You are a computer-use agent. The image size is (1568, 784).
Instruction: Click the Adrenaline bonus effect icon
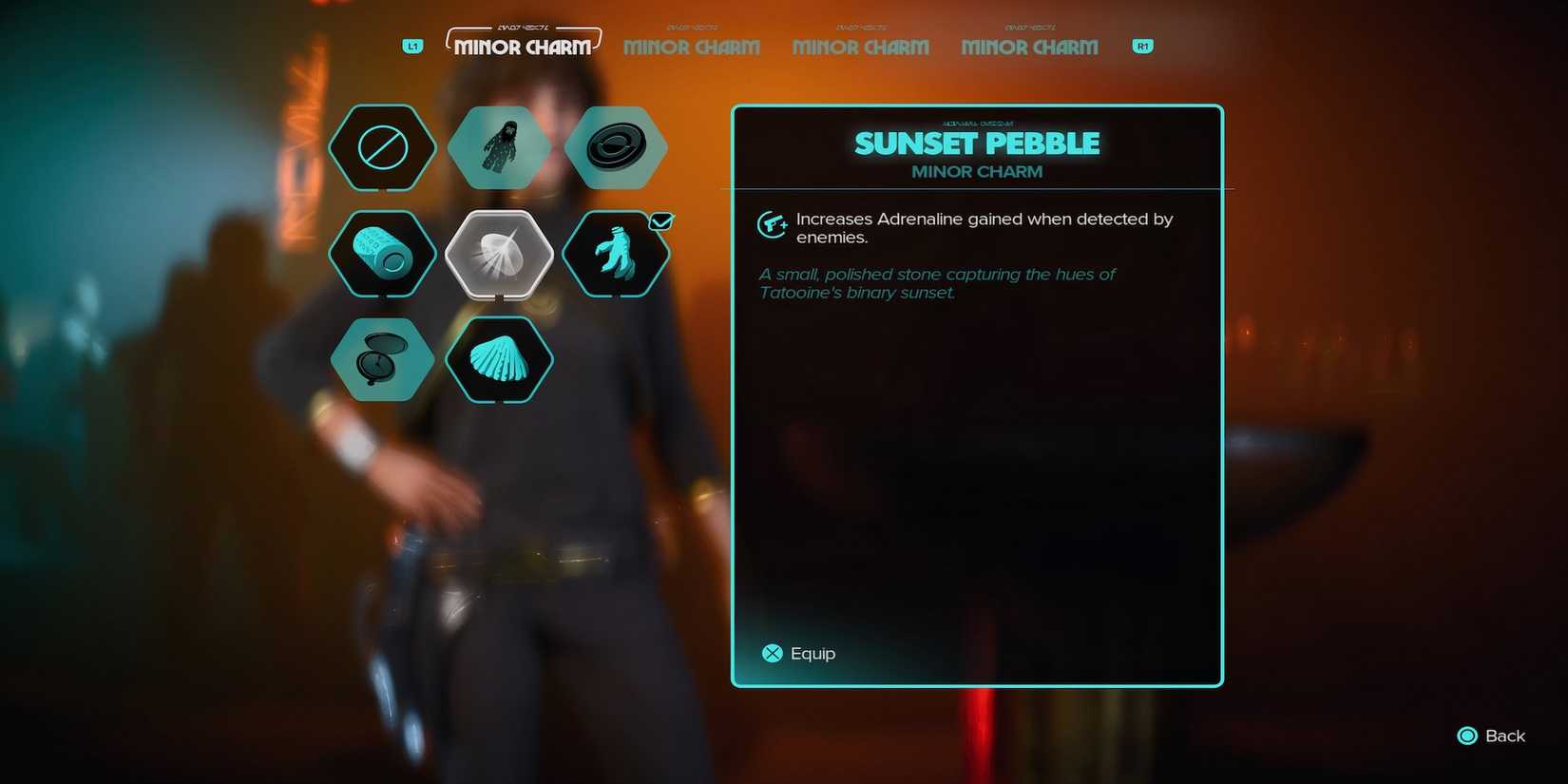click(x=773, y=225)
